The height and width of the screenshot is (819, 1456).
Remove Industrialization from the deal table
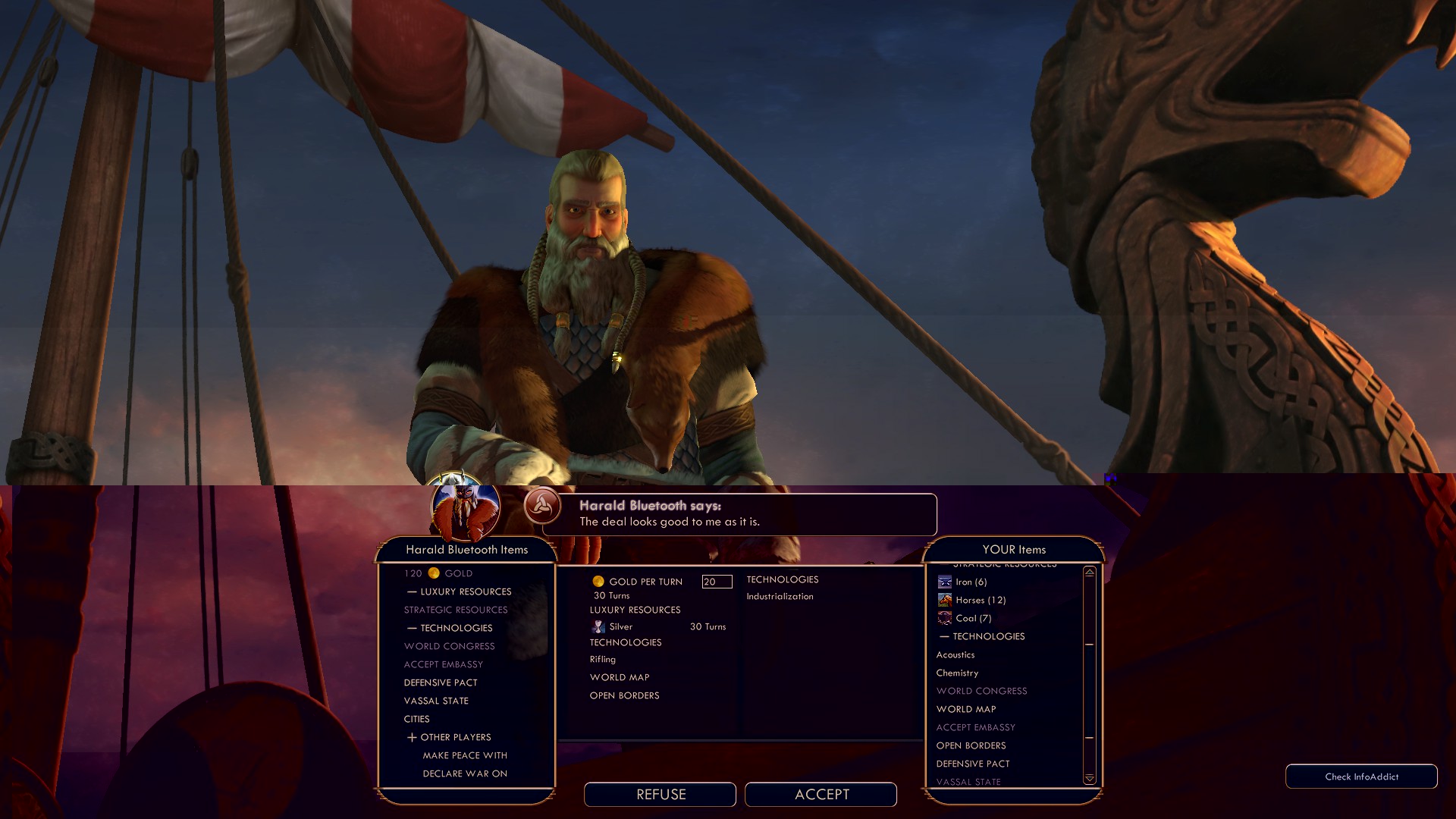780,596
